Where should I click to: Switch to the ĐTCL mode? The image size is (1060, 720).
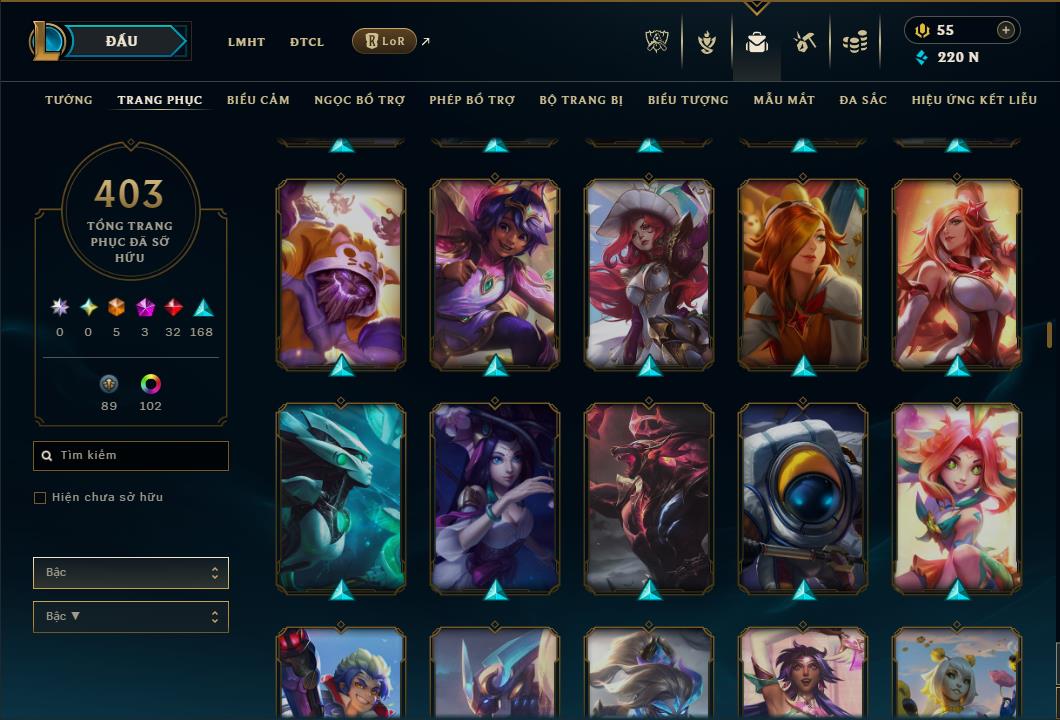coord(307,42)
